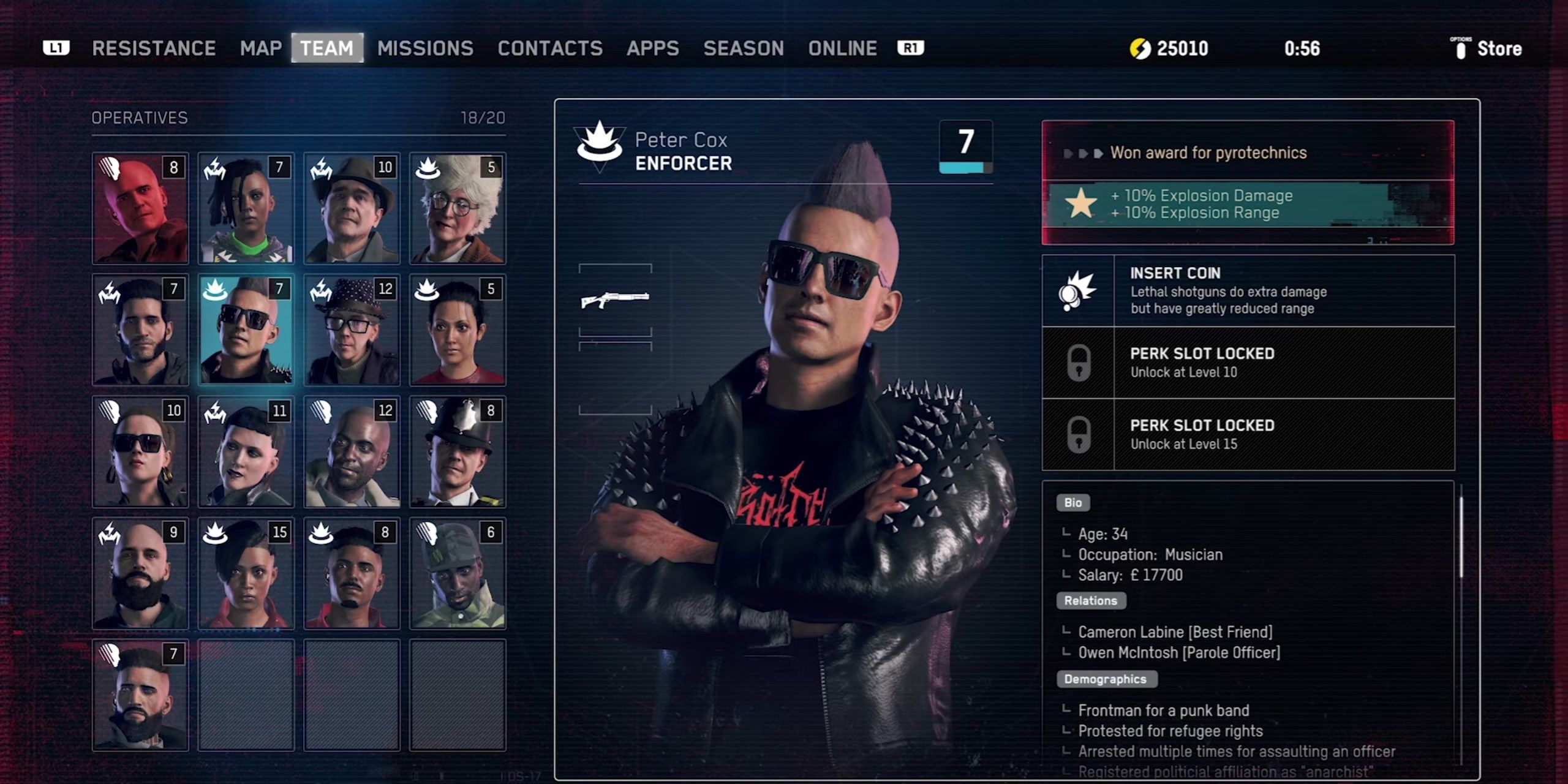The height and width of the screenshot is (784, 1568).
Task: Open the Contacts tab
Action: (x=550, y=48)
